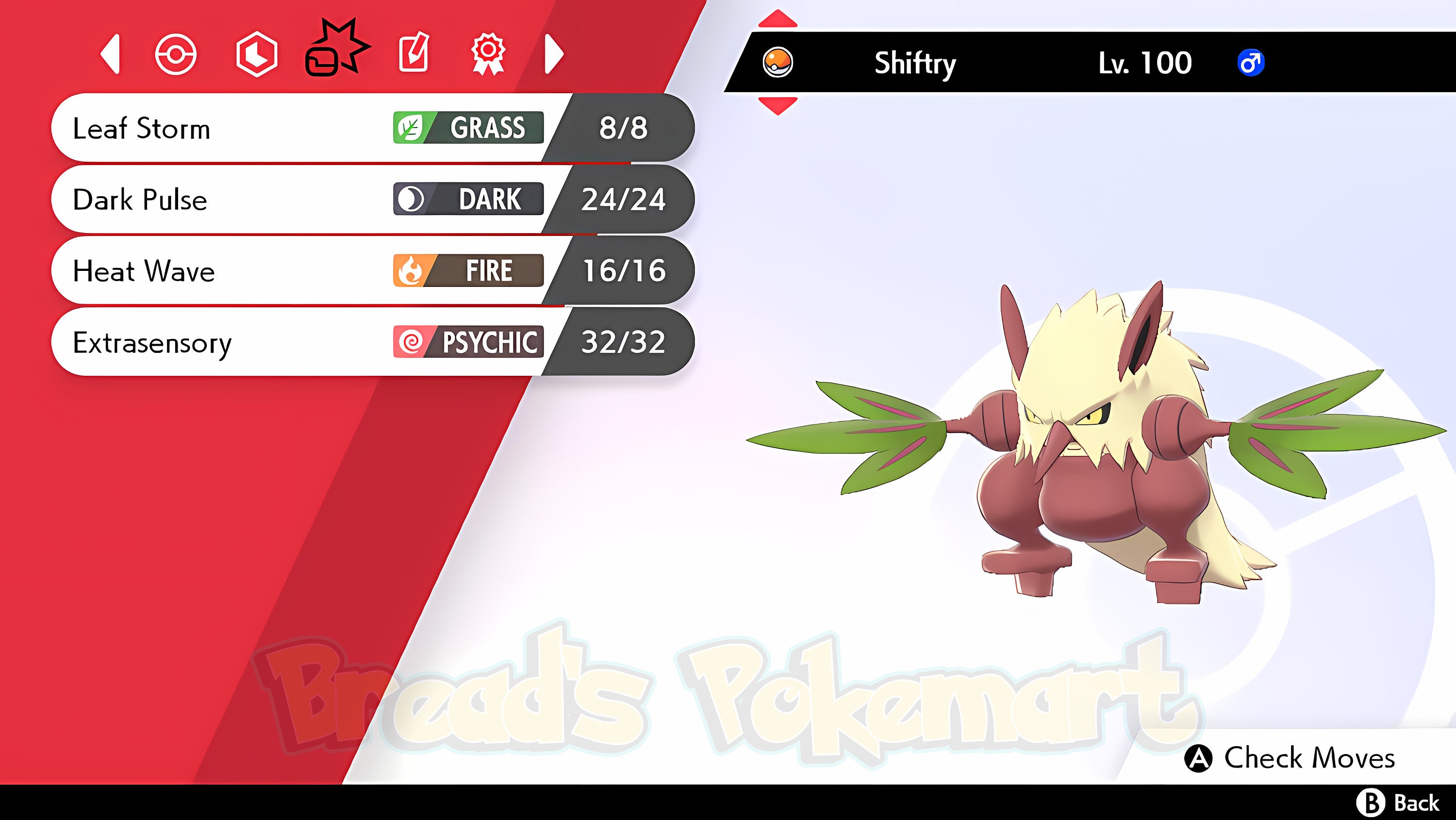Click the 8/8 PP counter for Leaf Storm

pos(625,128)
